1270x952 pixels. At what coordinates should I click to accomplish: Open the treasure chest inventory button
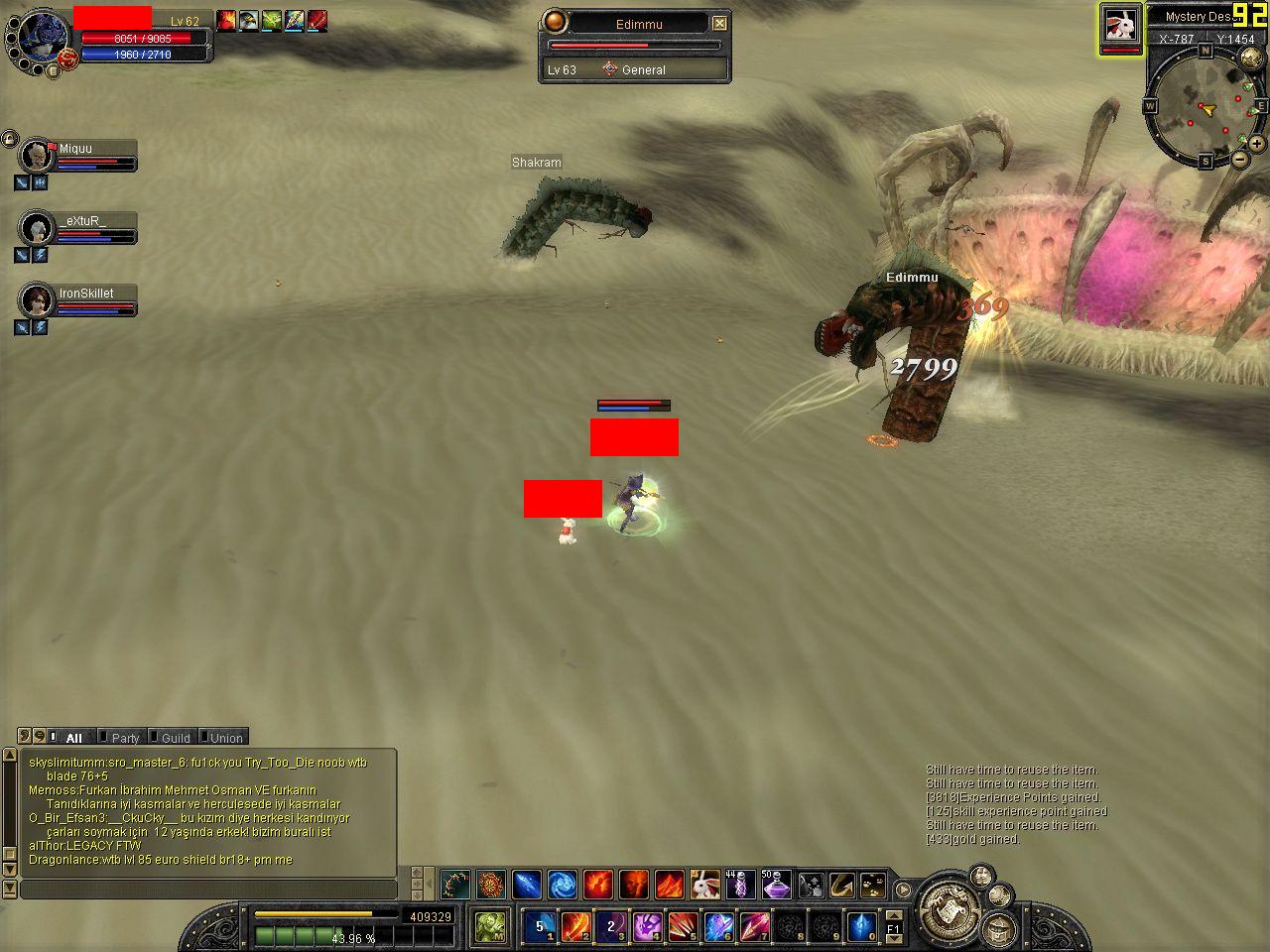tap(998, 929)
